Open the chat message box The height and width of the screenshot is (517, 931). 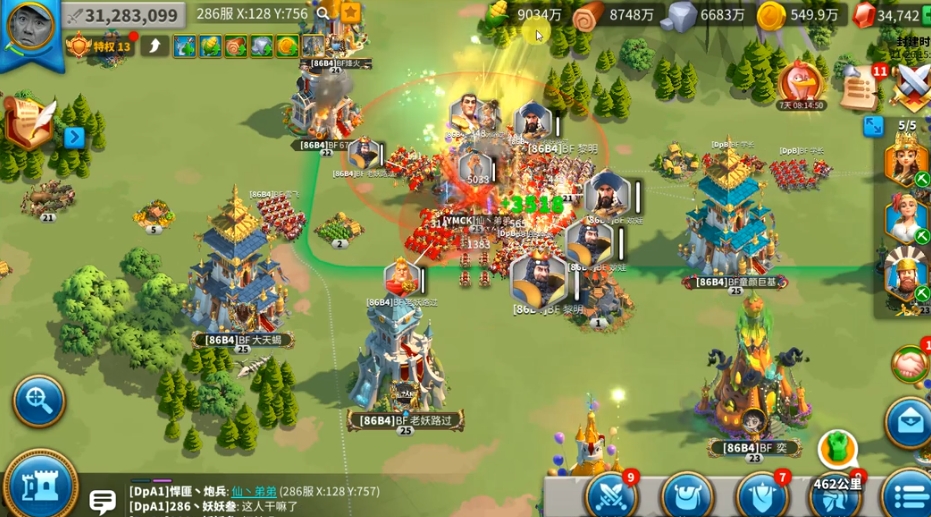click(102, 499)
